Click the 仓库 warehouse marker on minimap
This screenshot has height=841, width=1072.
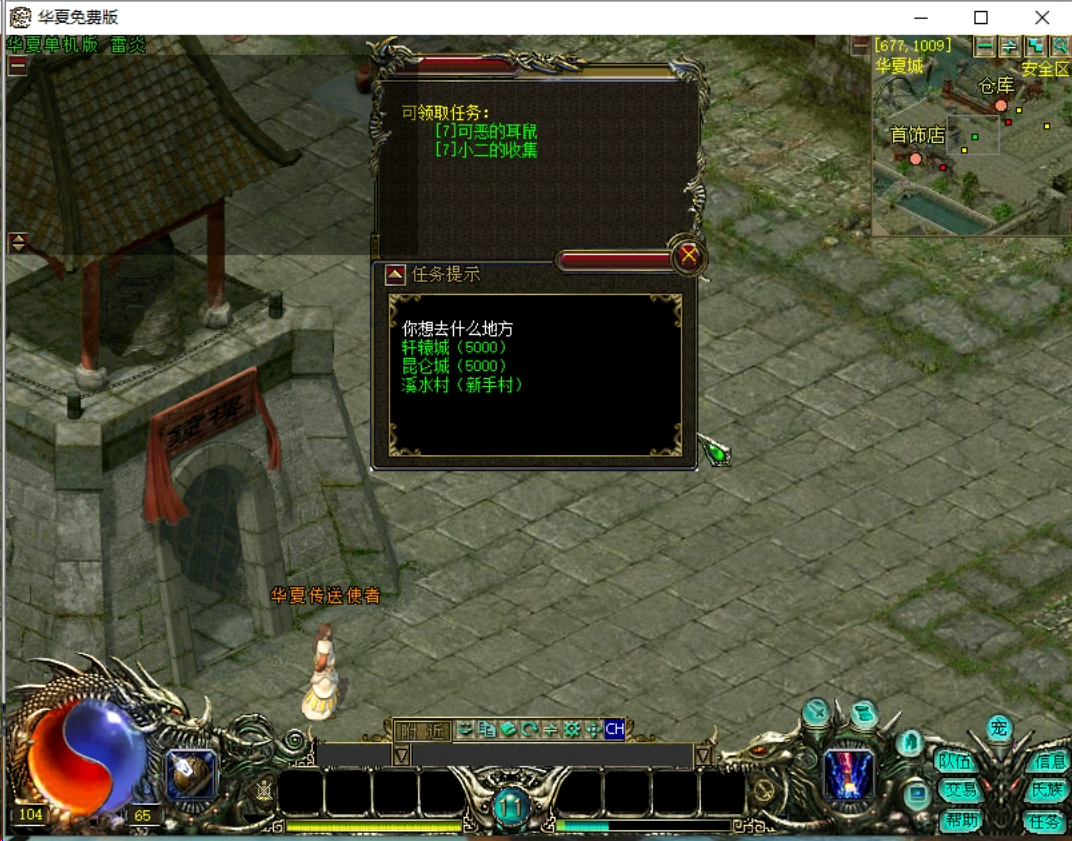(x=1000, y=105)
